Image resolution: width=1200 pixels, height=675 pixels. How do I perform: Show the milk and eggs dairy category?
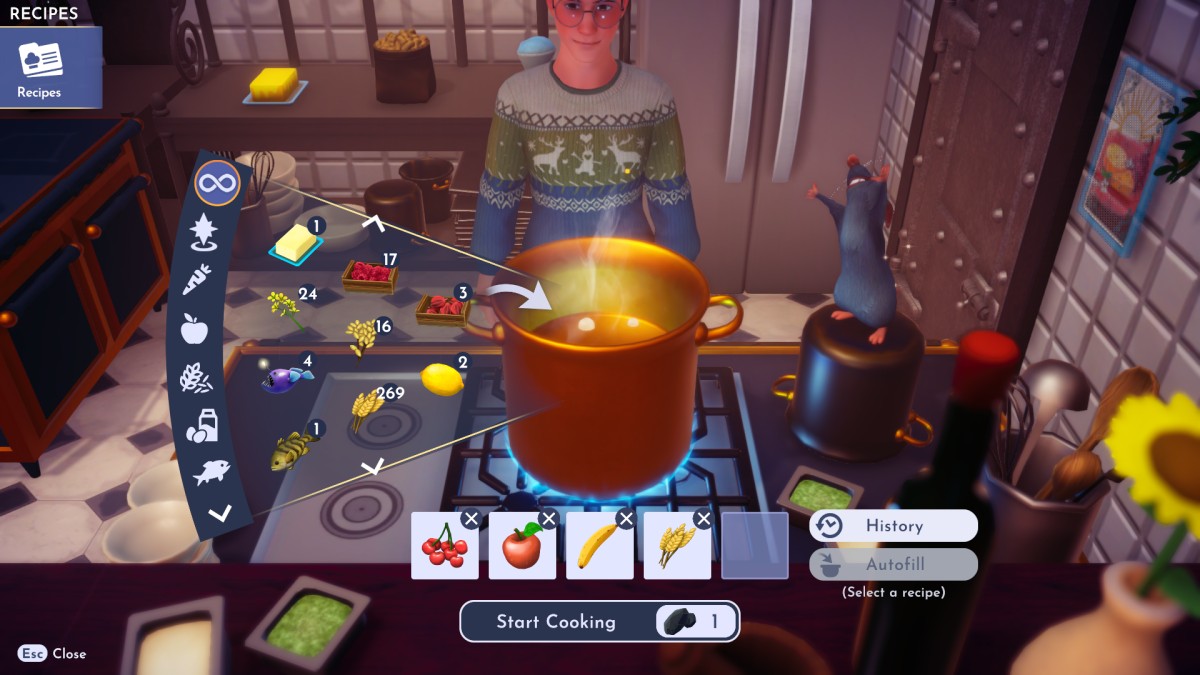pyautogui.click(x=202, y=426)
